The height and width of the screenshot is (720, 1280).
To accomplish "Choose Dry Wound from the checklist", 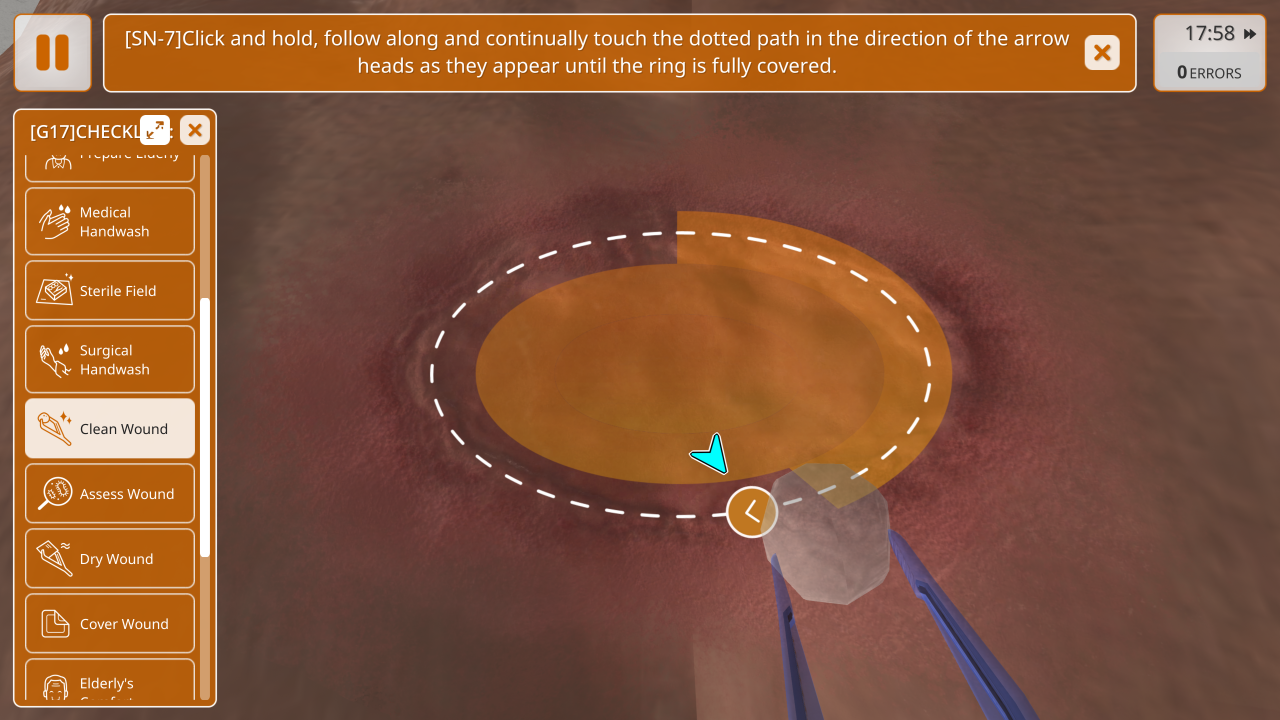I will pos(110,559).
